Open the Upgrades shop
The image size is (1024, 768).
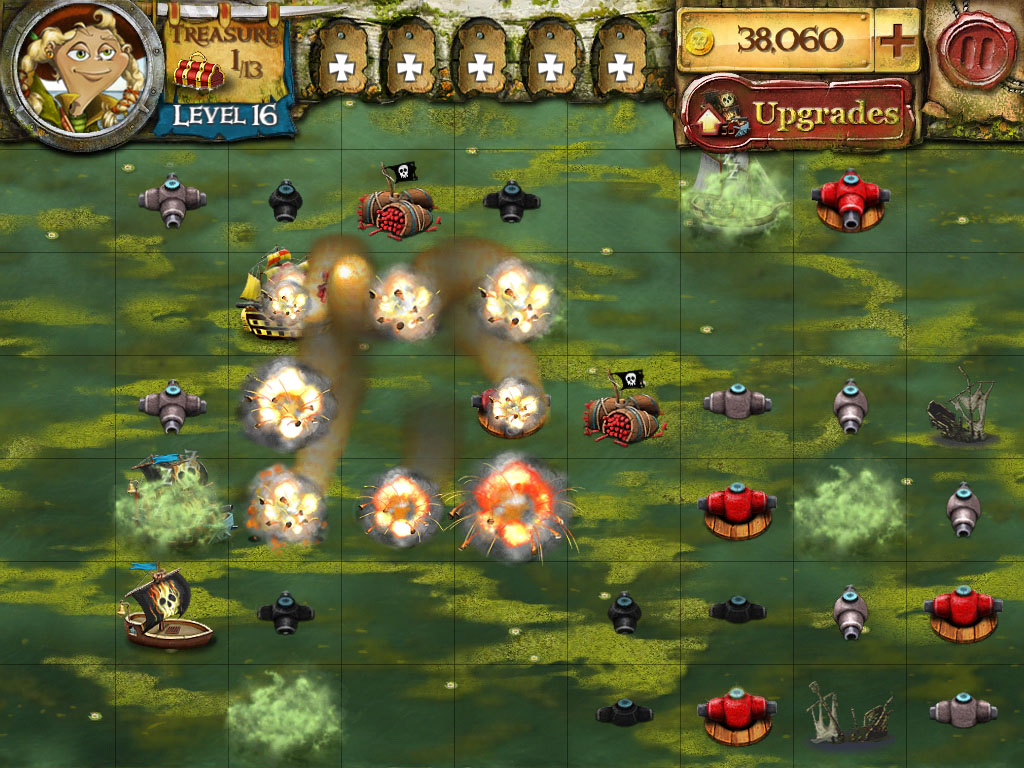(797, 113)
